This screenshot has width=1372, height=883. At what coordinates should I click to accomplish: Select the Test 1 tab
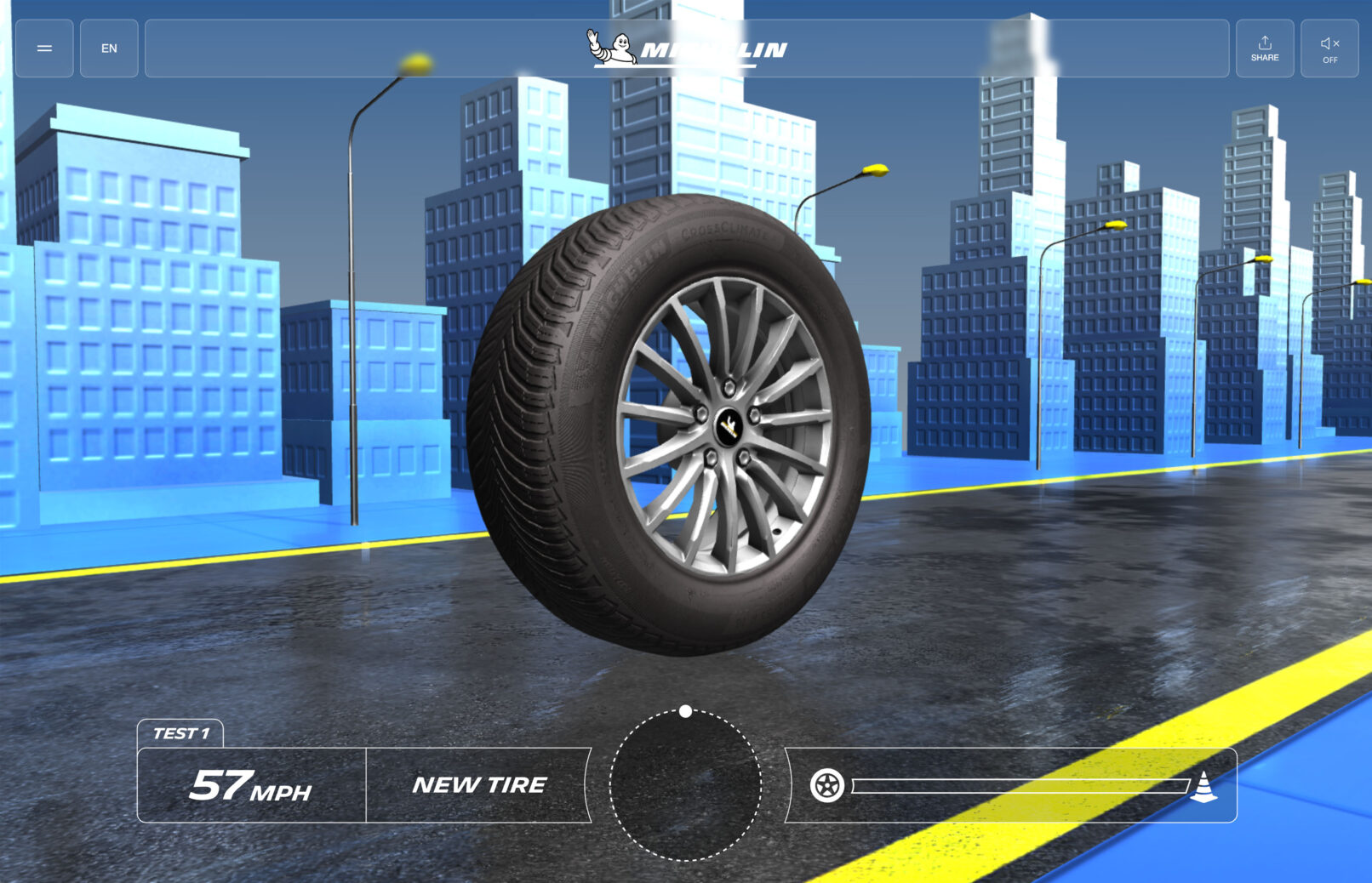click(180, 733)
